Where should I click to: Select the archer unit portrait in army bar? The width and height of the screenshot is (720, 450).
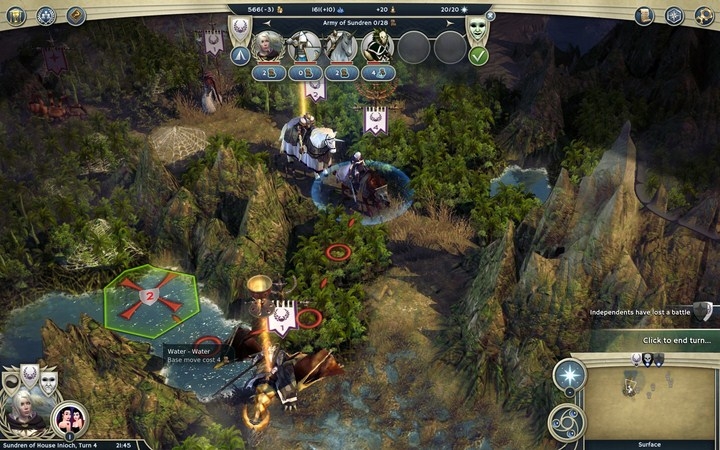pos(304,45)
